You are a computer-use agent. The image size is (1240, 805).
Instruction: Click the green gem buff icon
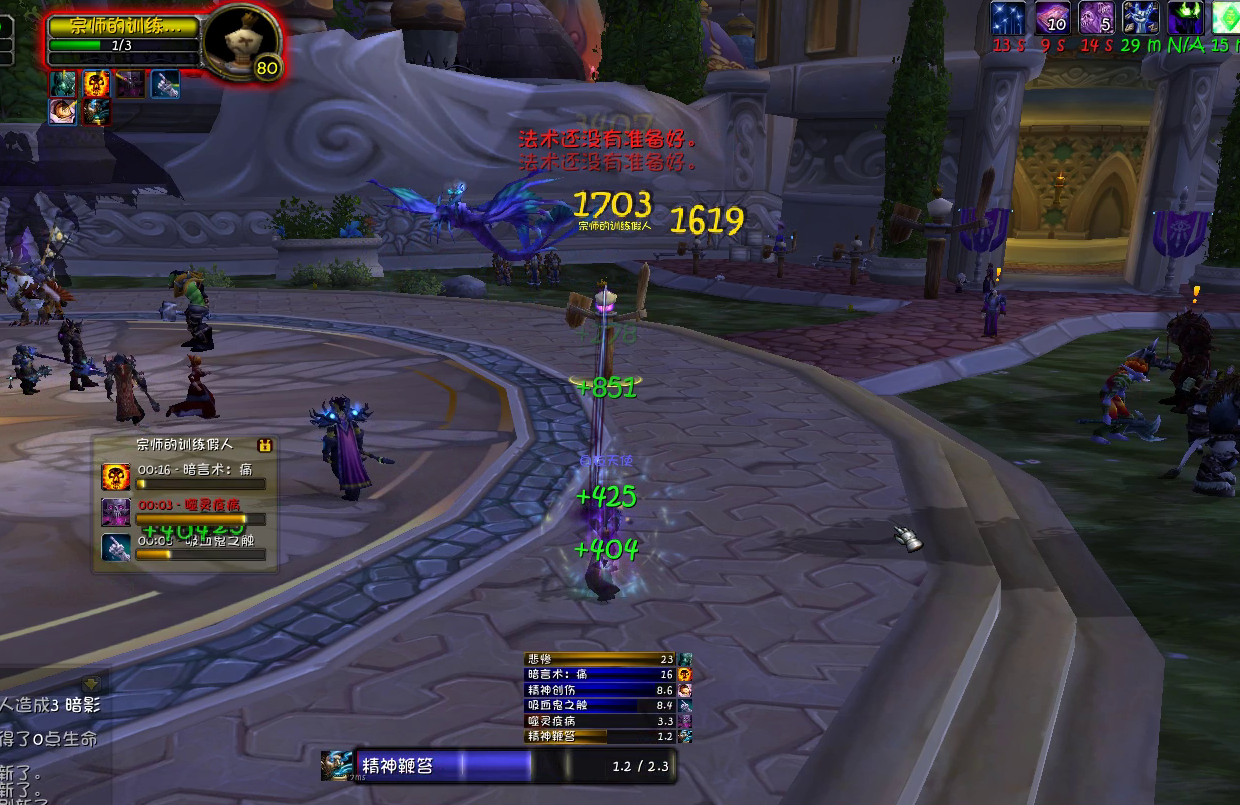[x=1227, y=18]
